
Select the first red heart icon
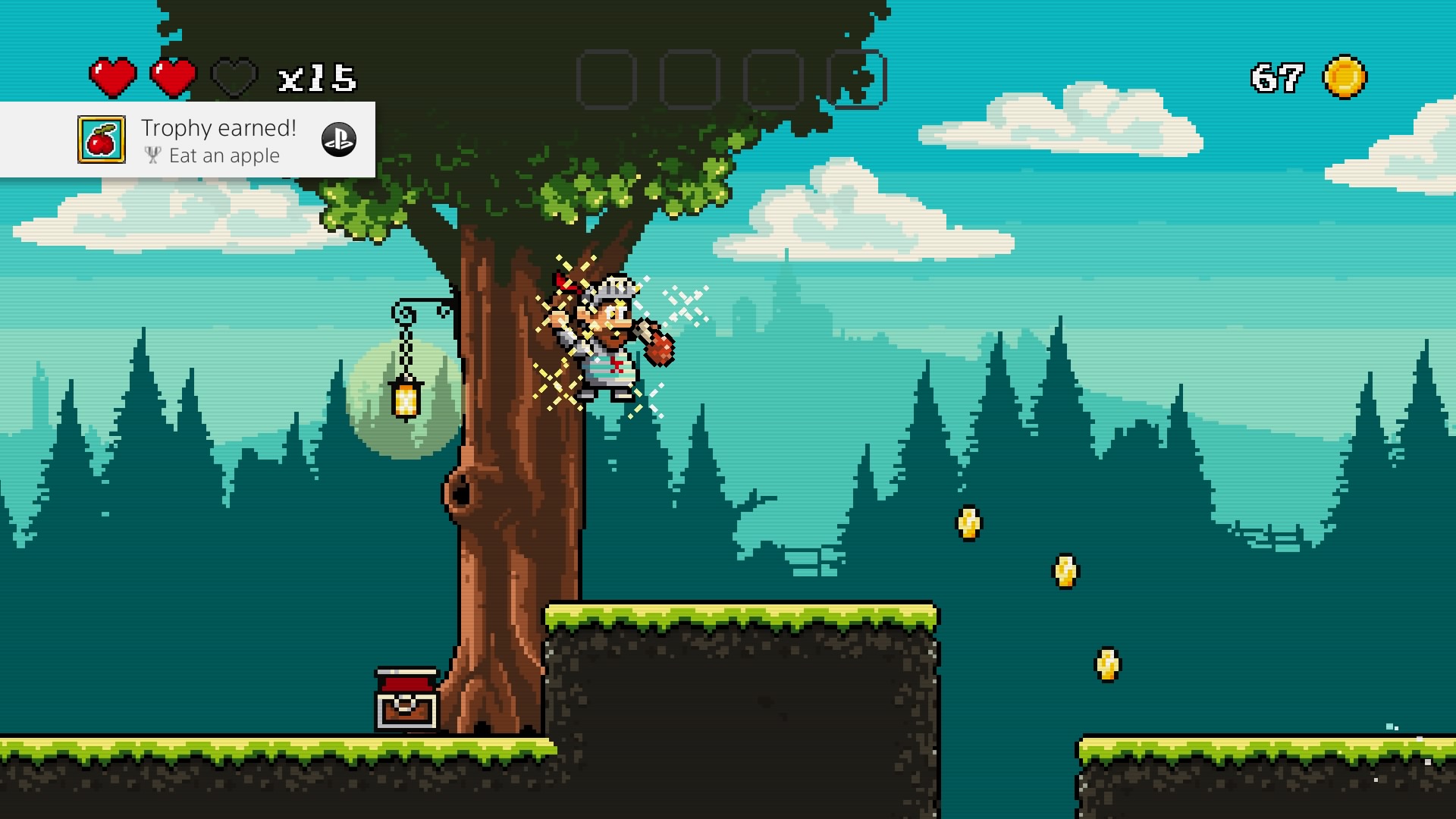point(112,77)
